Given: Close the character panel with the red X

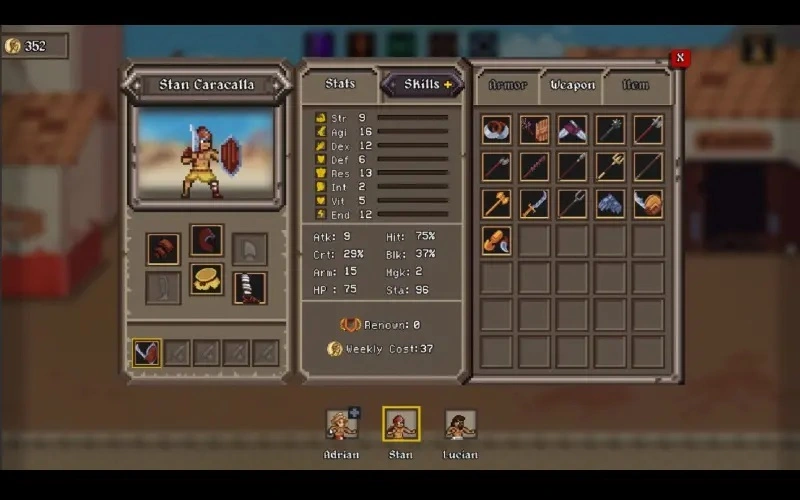Looking at the screenshot, I should (680, 58).
